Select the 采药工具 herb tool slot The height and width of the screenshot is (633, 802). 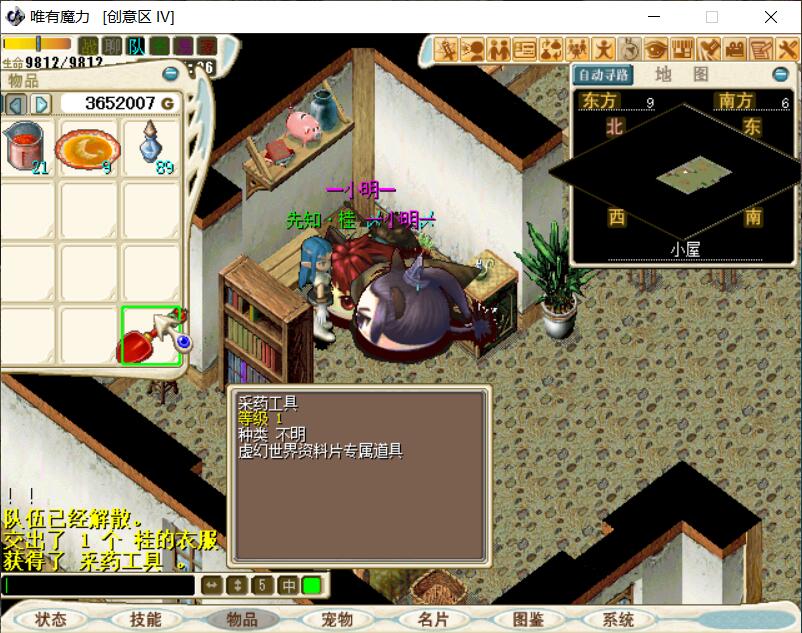(x=151, y=335)
